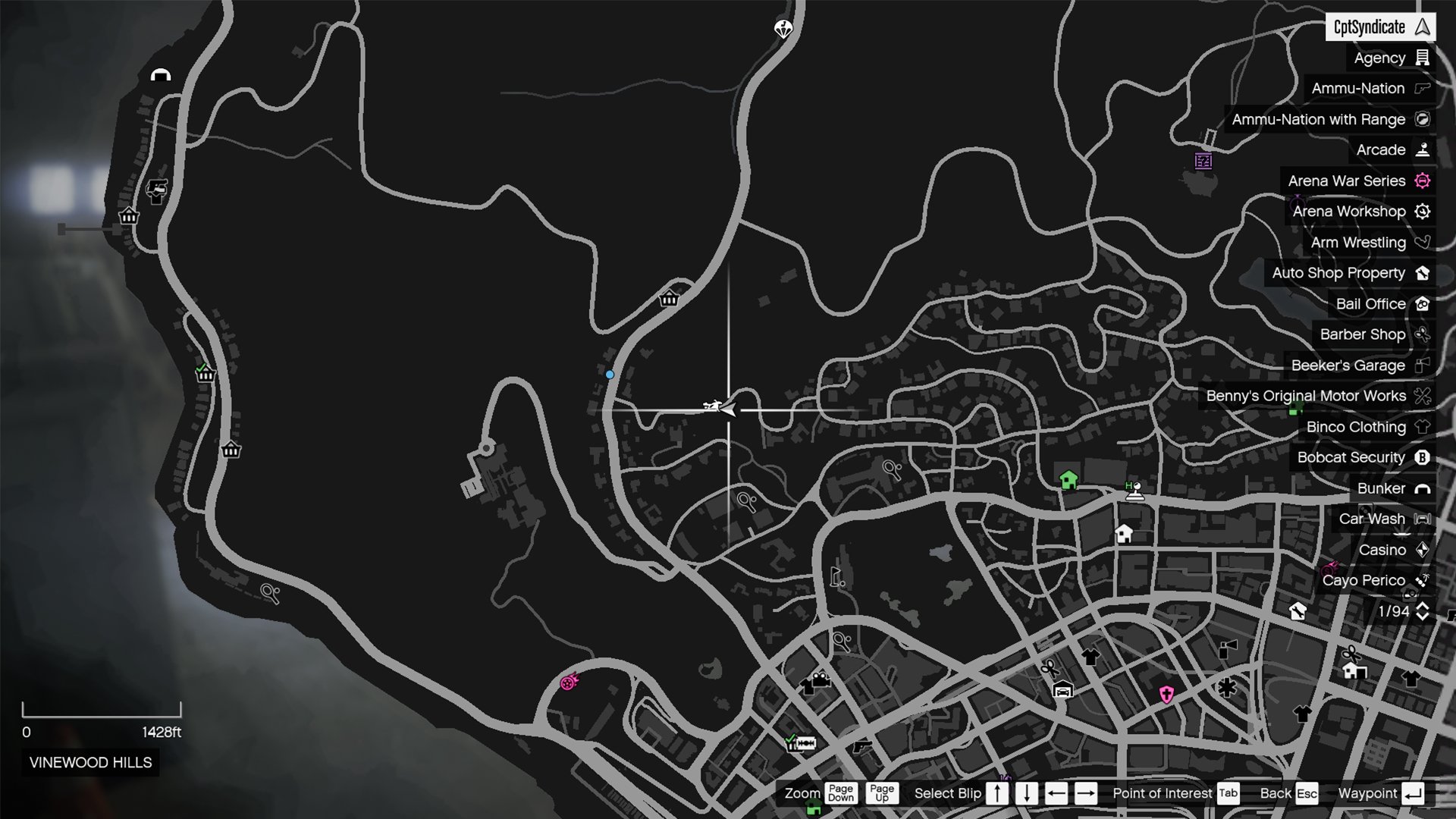Click the Zoom Page Down control
Screen dimensions: 1456x819
pos(842,793)
